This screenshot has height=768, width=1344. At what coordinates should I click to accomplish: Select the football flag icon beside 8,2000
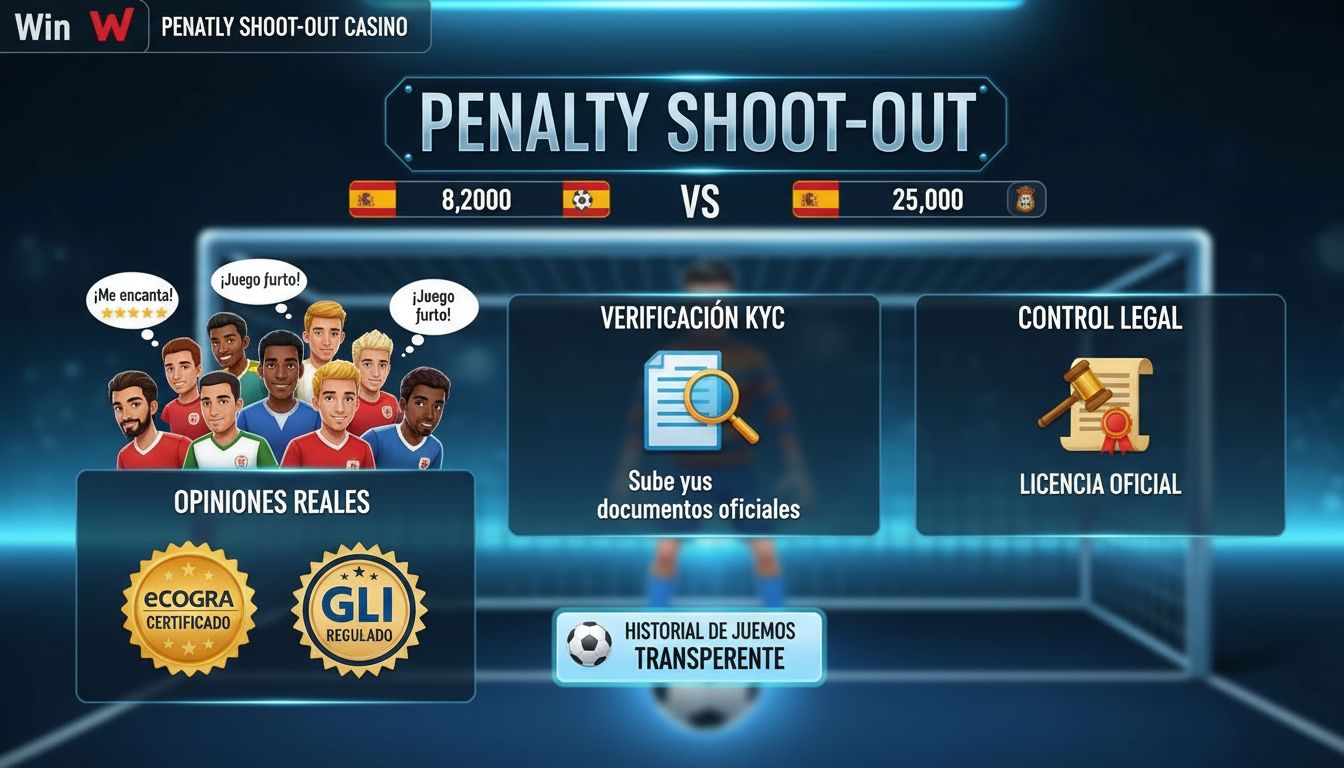pos(585,199)
